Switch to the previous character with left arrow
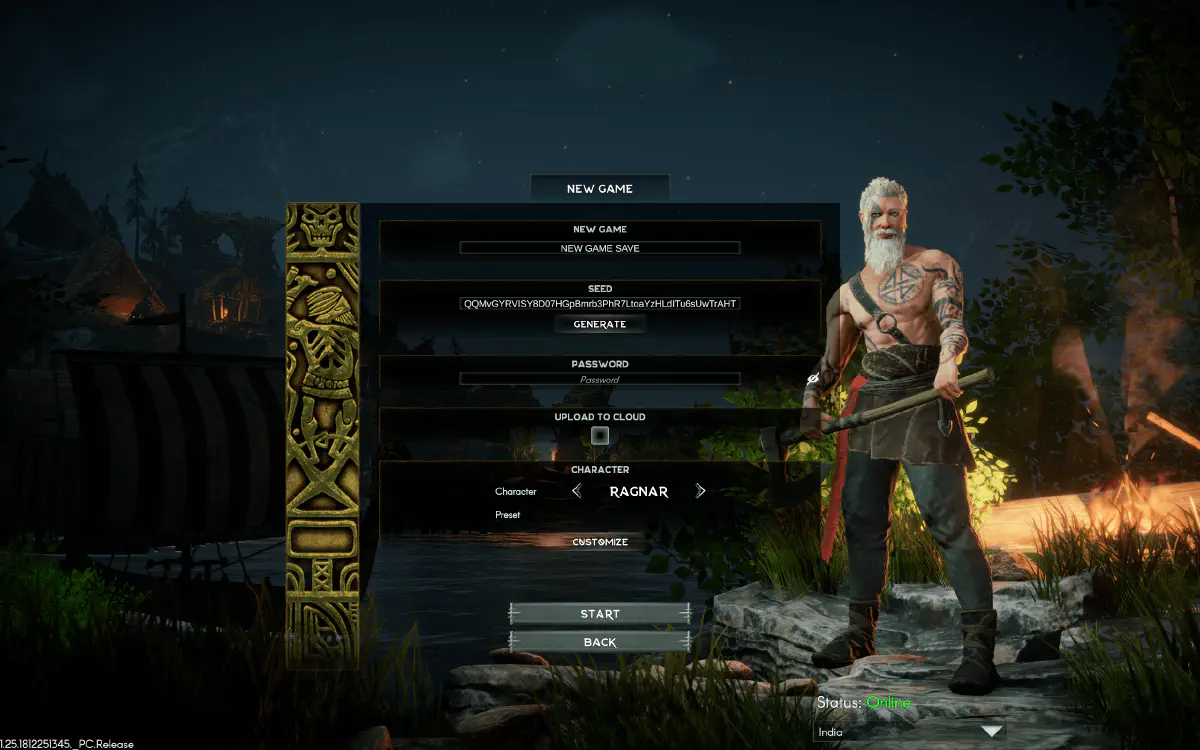This screenshot has width=1200, height=750. (576, 491)
